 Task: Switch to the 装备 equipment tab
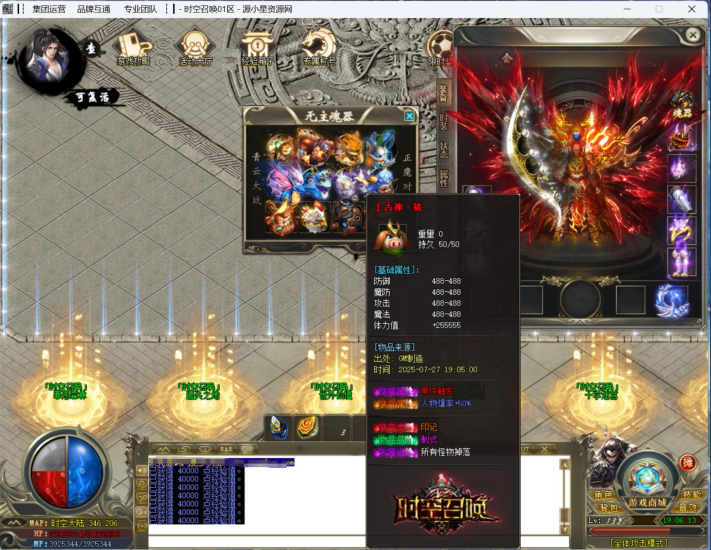point(443,93)
